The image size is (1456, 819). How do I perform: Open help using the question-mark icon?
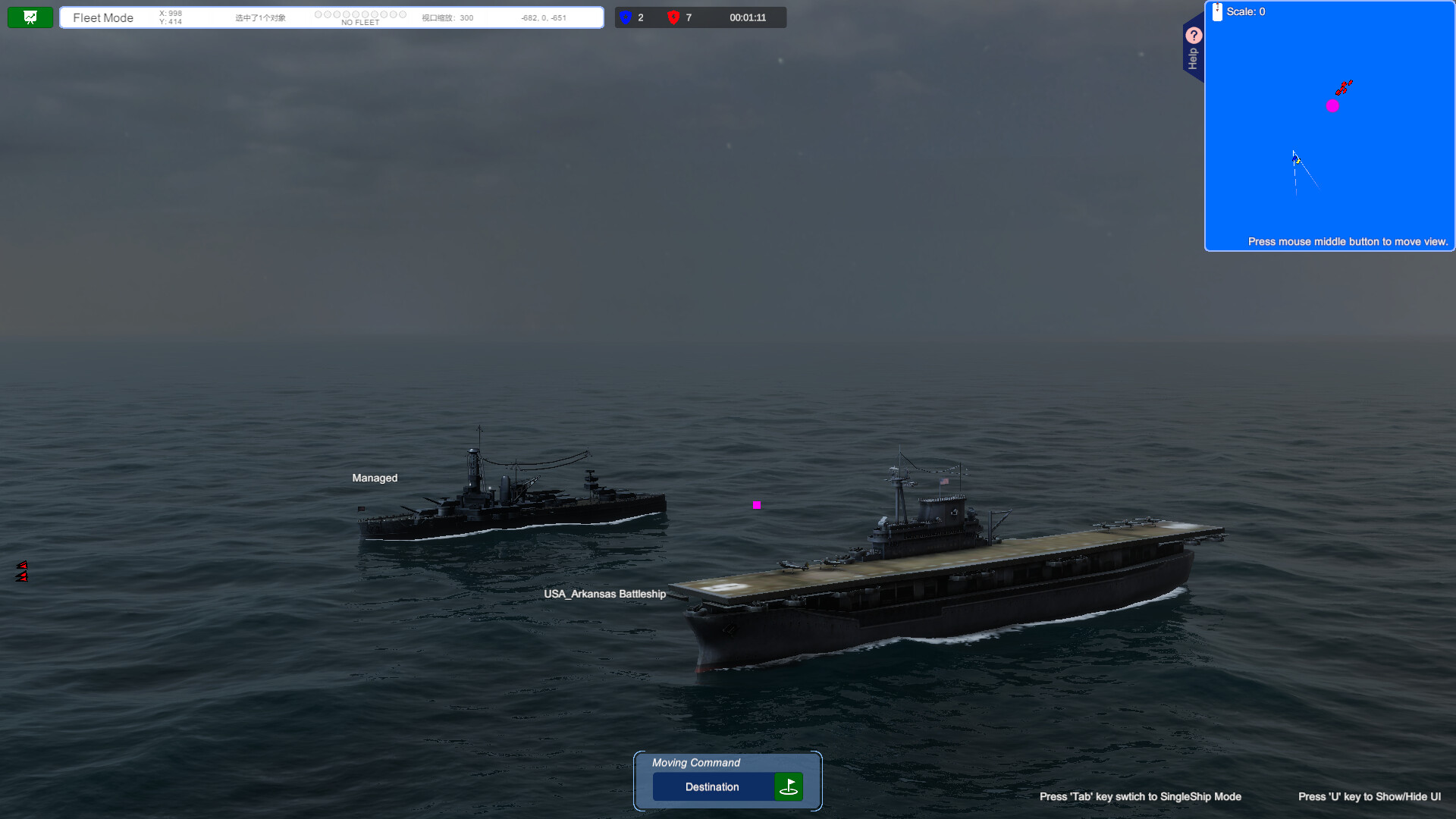point(1194,35)
